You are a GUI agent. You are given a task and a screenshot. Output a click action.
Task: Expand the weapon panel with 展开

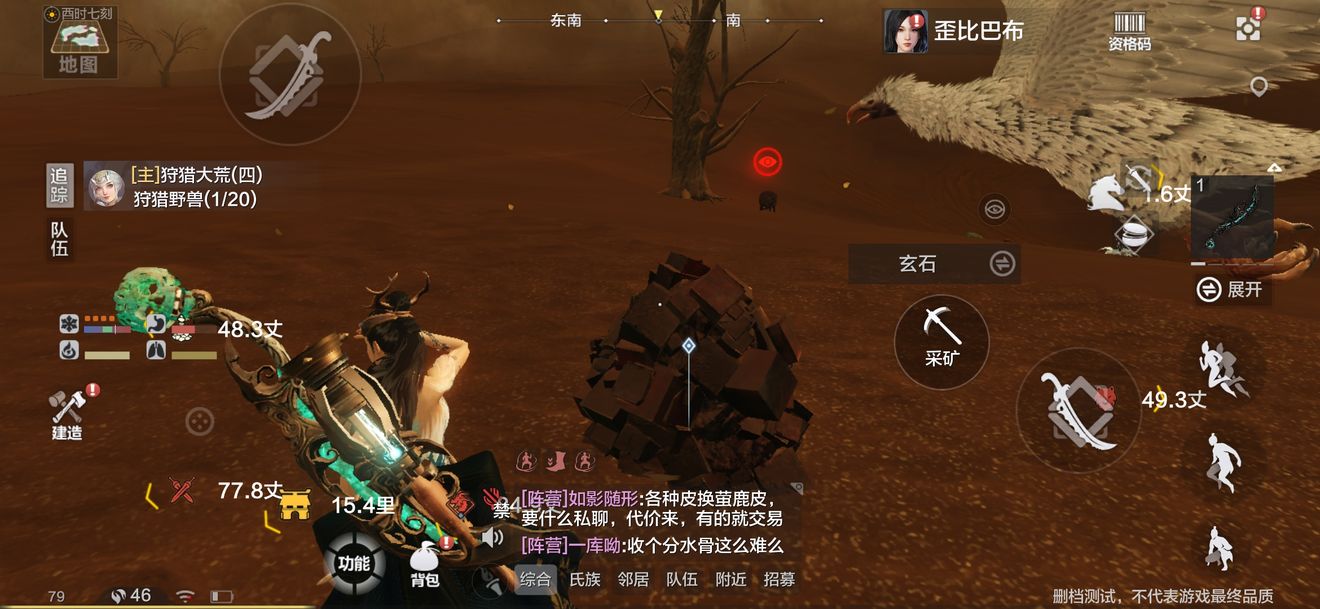point(1233,290)
